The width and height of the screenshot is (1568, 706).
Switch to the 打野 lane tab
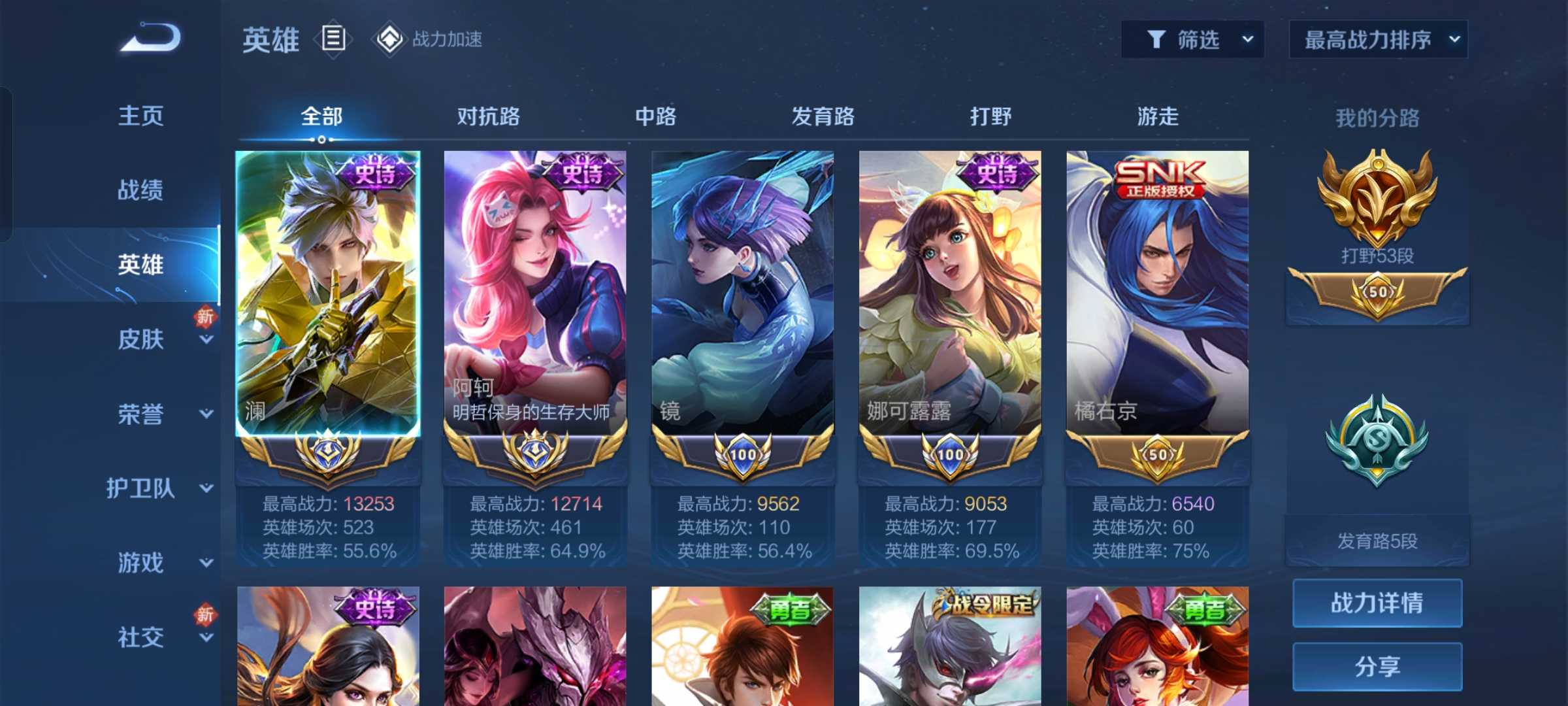coord(990,116)
